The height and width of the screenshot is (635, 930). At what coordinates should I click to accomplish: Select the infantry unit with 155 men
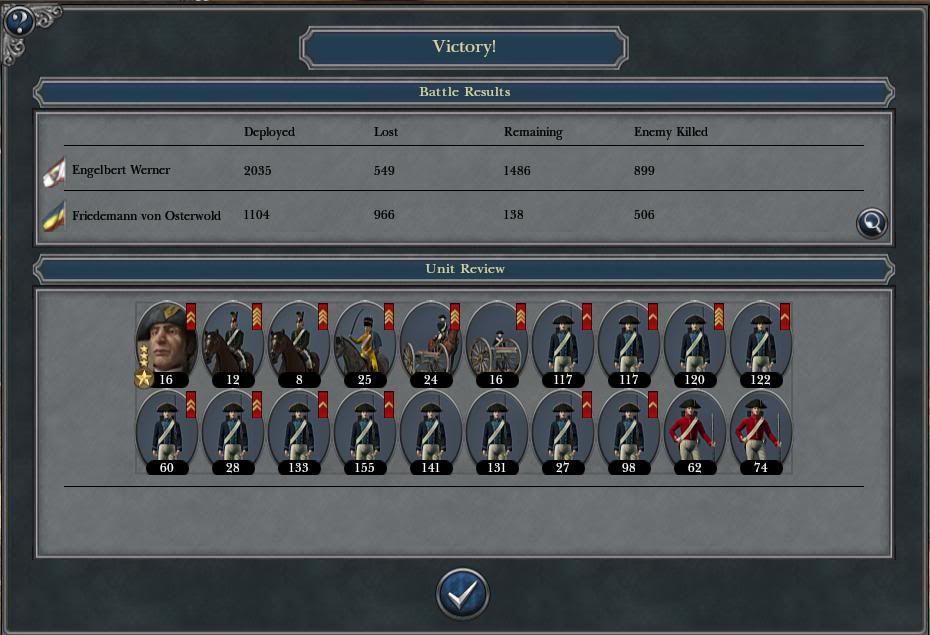tap(363, 430)
